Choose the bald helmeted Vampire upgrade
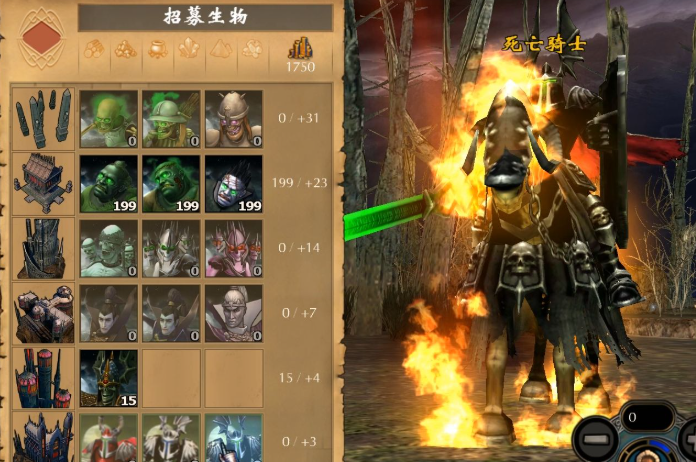The image size is (696, 462). pyautogui.click(x=233, y=313)
